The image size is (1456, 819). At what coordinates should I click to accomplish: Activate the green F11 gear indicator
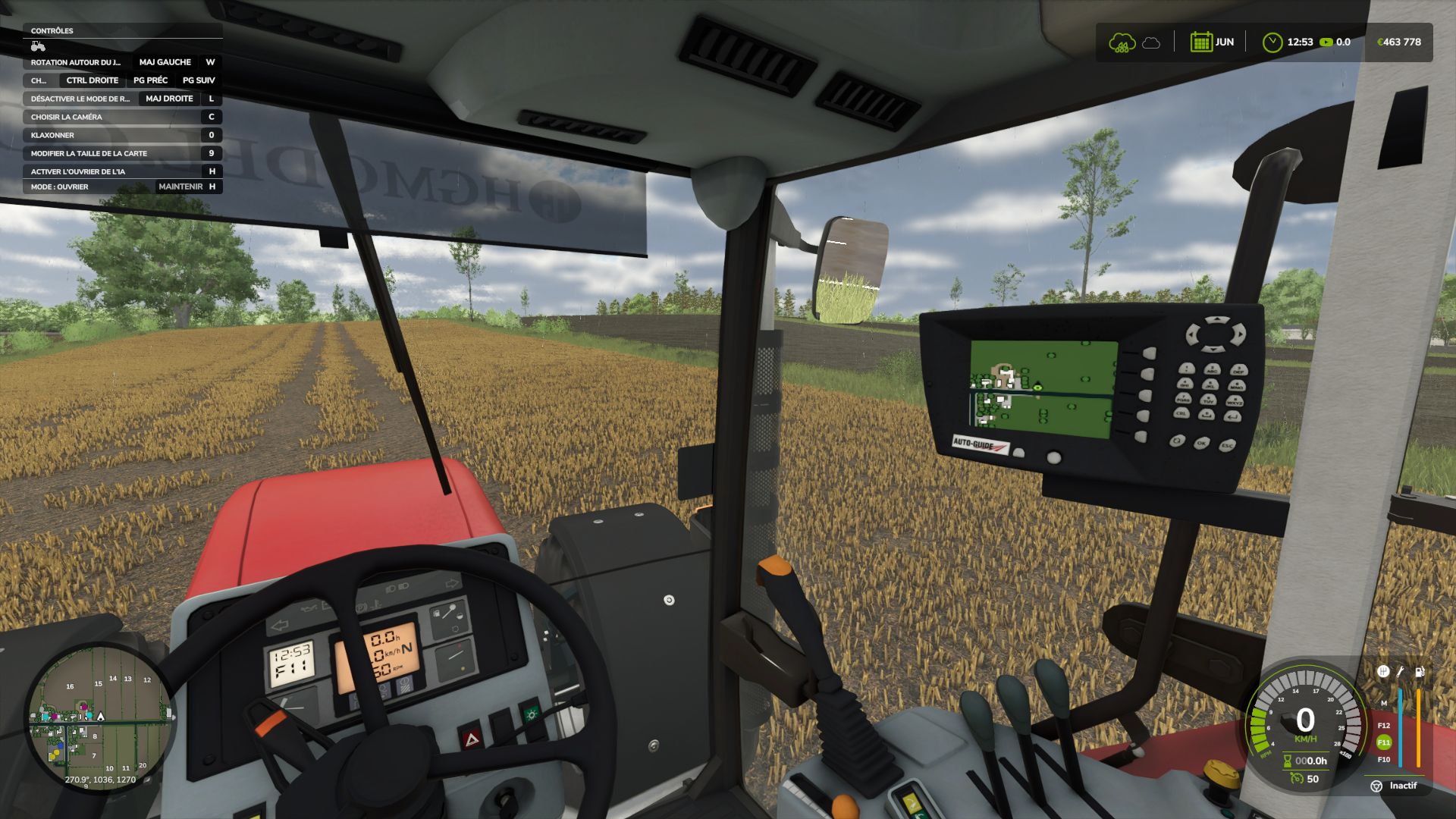coord(1384,742)
